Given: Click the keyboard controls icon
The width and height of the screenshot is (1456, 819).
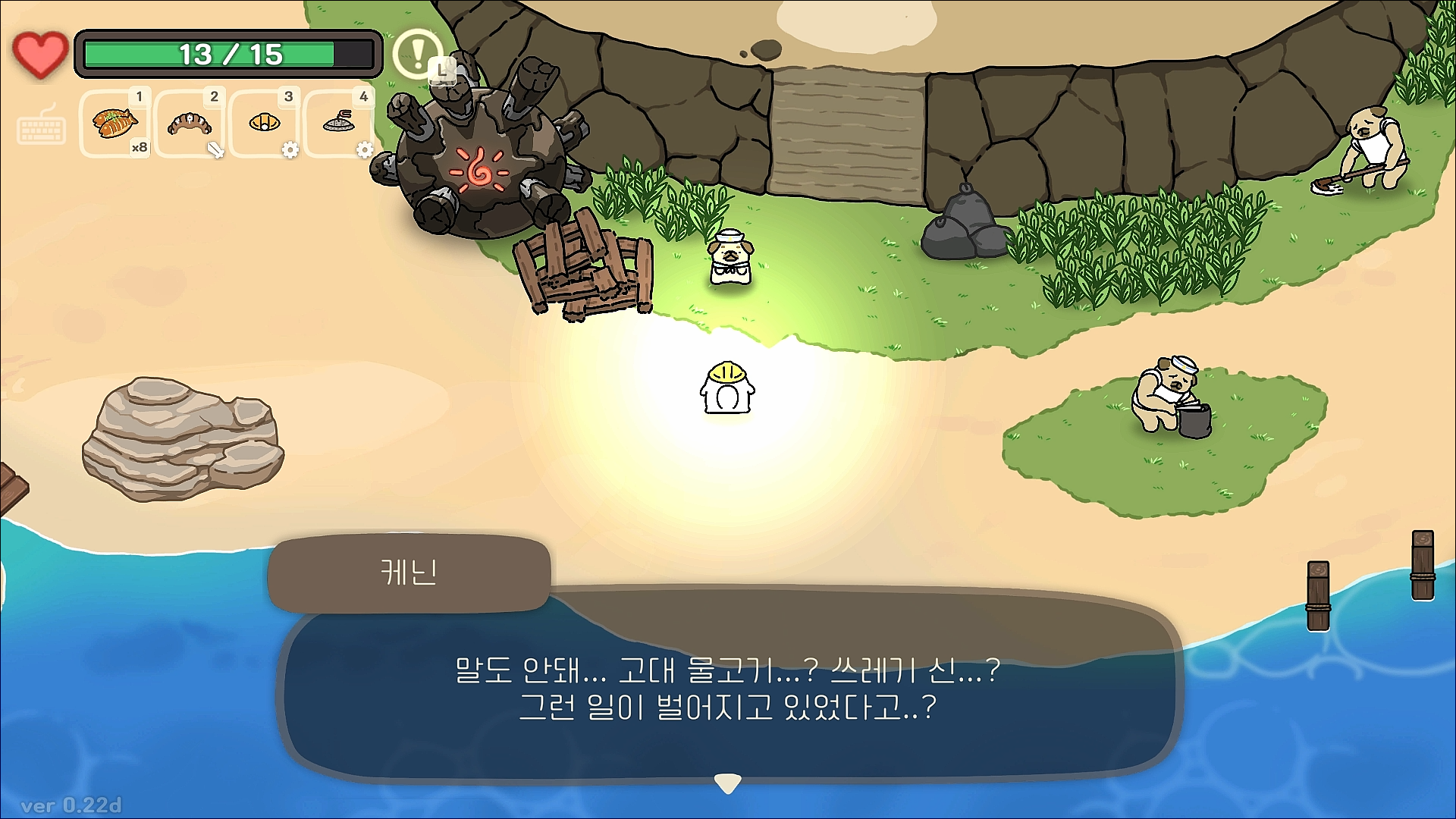Looking at the screenshot, I should point(42,129).
